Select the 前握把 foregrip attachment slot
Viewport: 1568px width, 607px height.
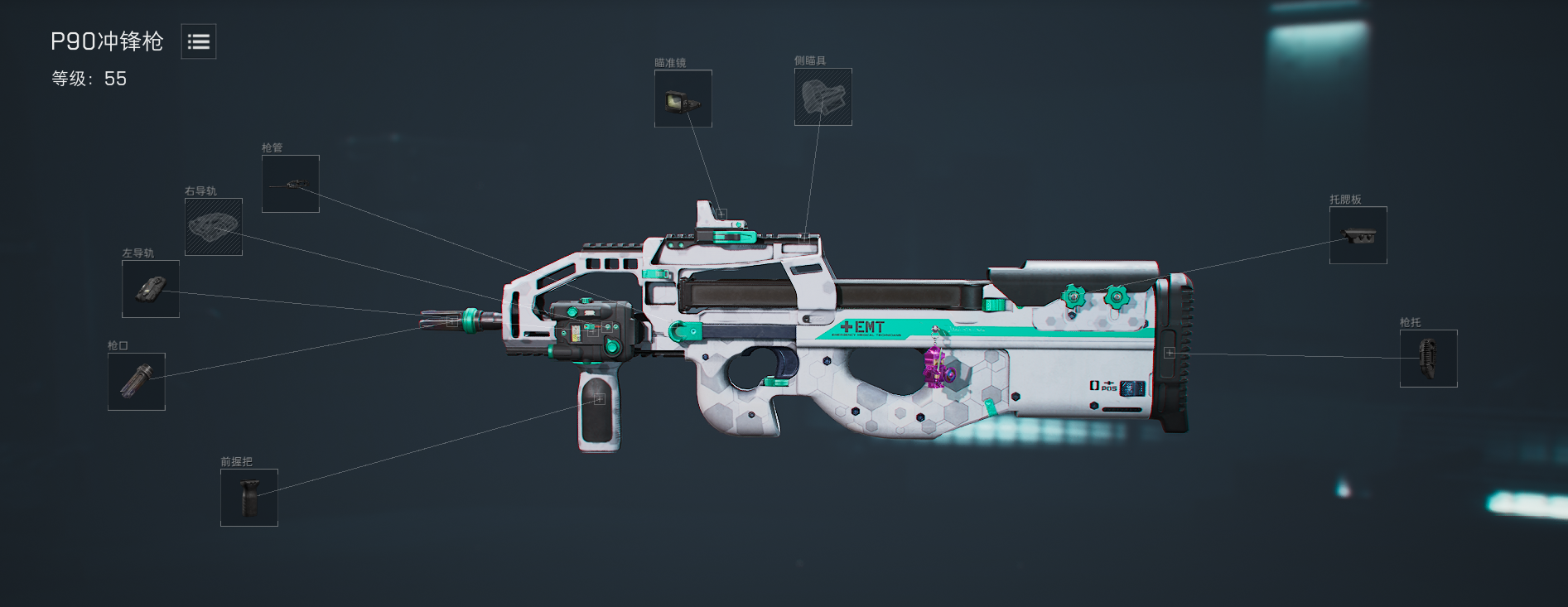(249, 498)
